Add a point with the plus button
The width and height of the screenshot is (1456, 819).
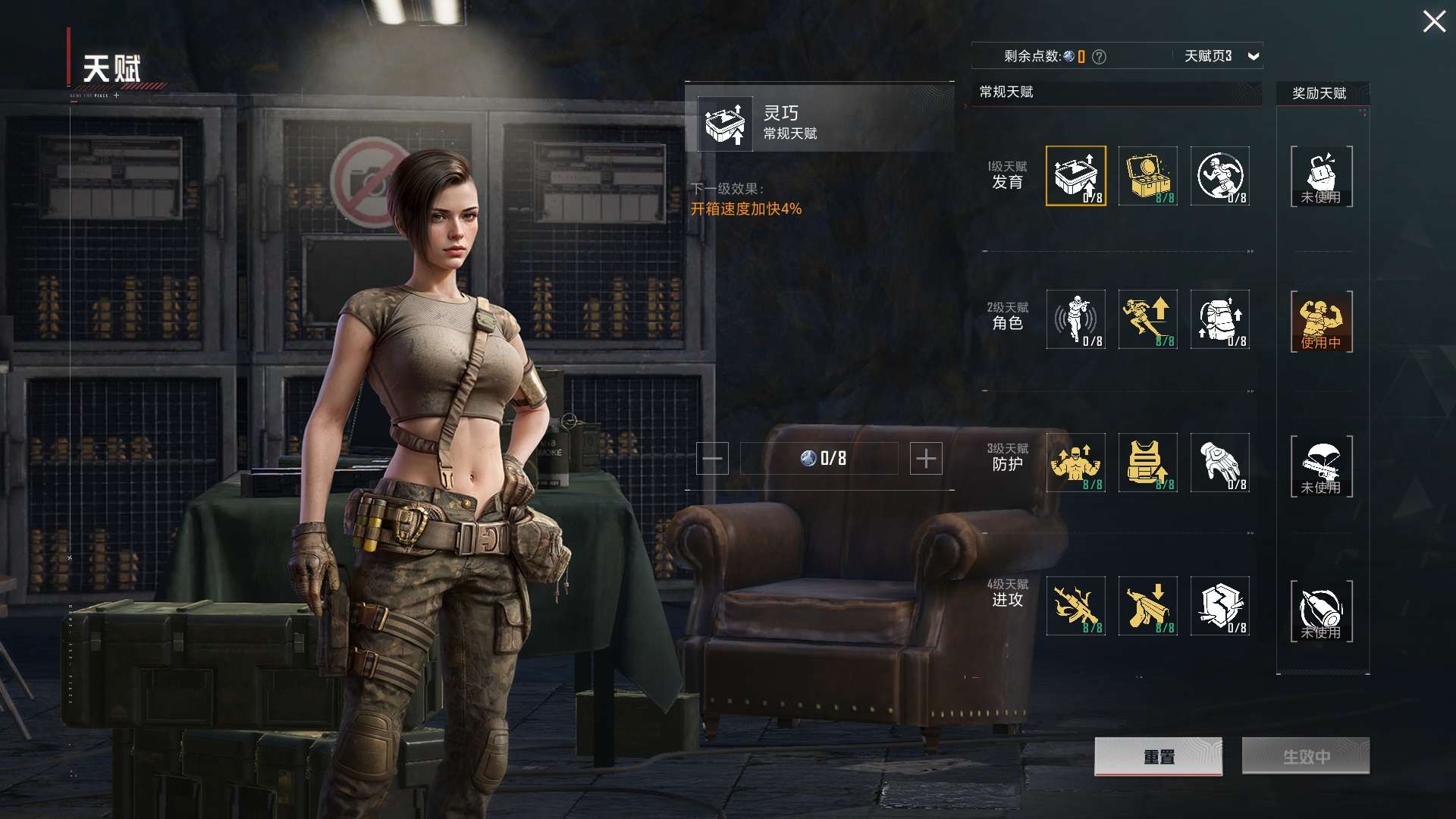pyautogui.click(x=926, y=459)
